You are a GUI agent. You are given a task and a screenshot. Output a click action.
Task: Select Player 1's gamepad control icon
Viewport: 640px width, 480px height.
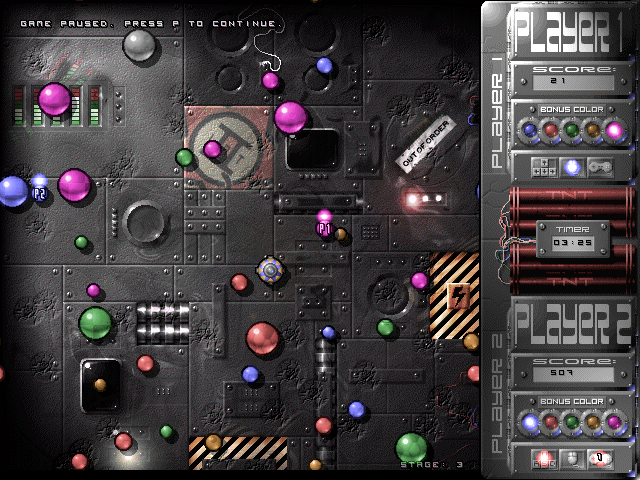coord(600,166)
